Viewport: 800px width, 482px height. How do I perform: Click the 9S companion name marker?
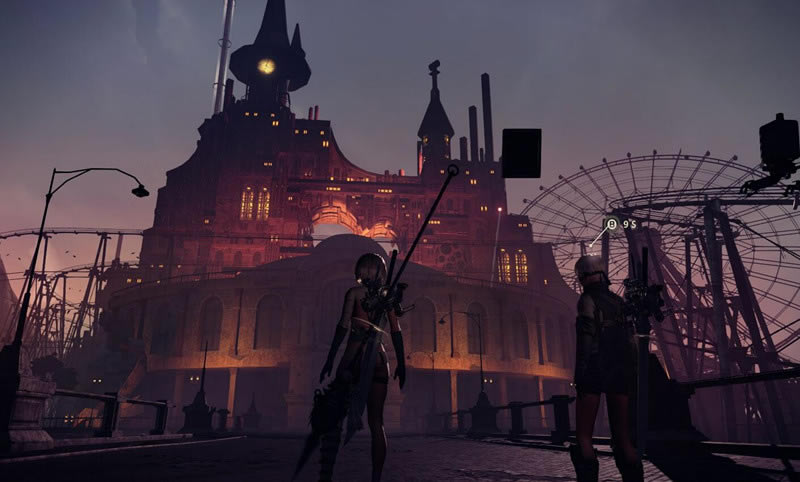click(620, 225)
